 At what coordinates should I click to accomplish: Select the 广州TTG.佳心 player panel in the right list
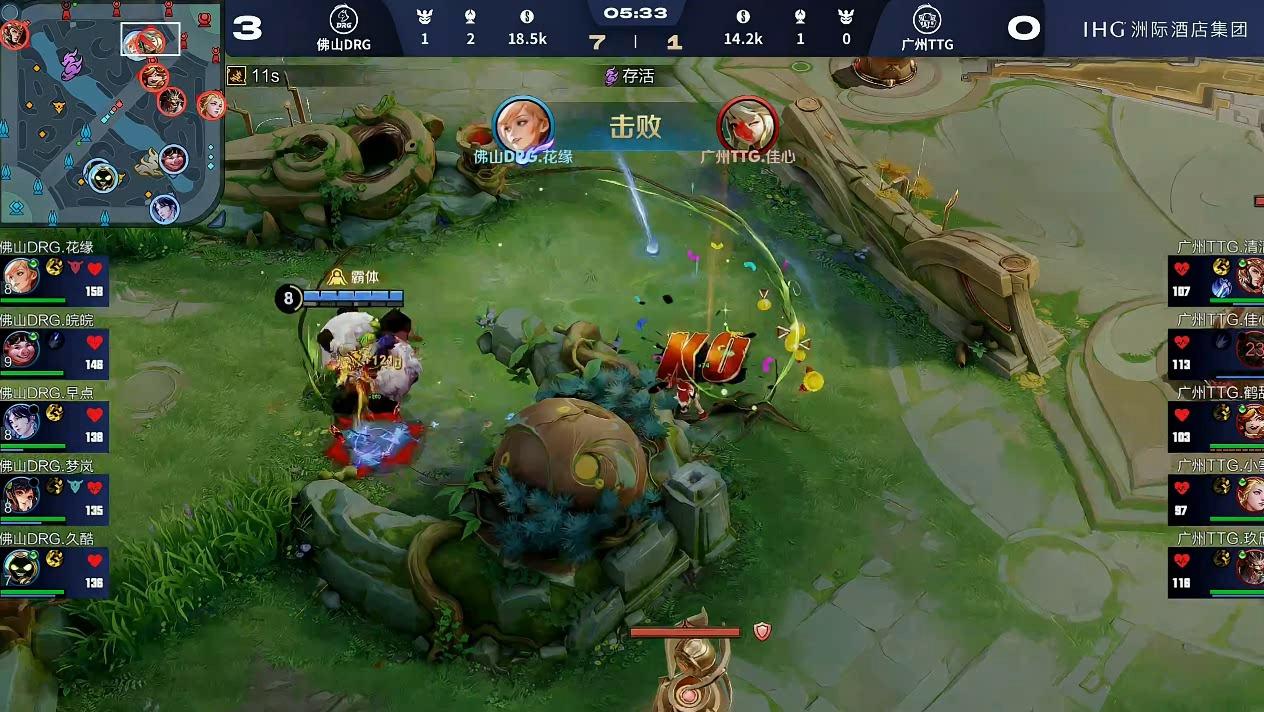coord(1217,350)
